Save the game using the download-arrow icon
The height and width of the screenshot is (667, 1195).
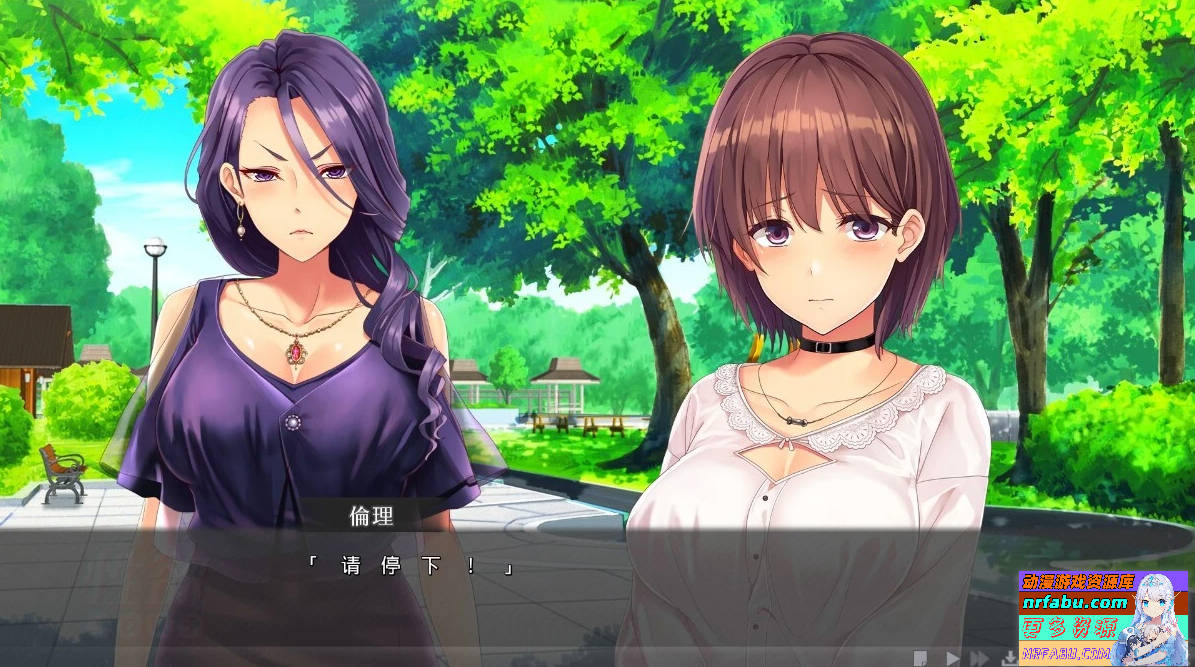coord(1009,658)
